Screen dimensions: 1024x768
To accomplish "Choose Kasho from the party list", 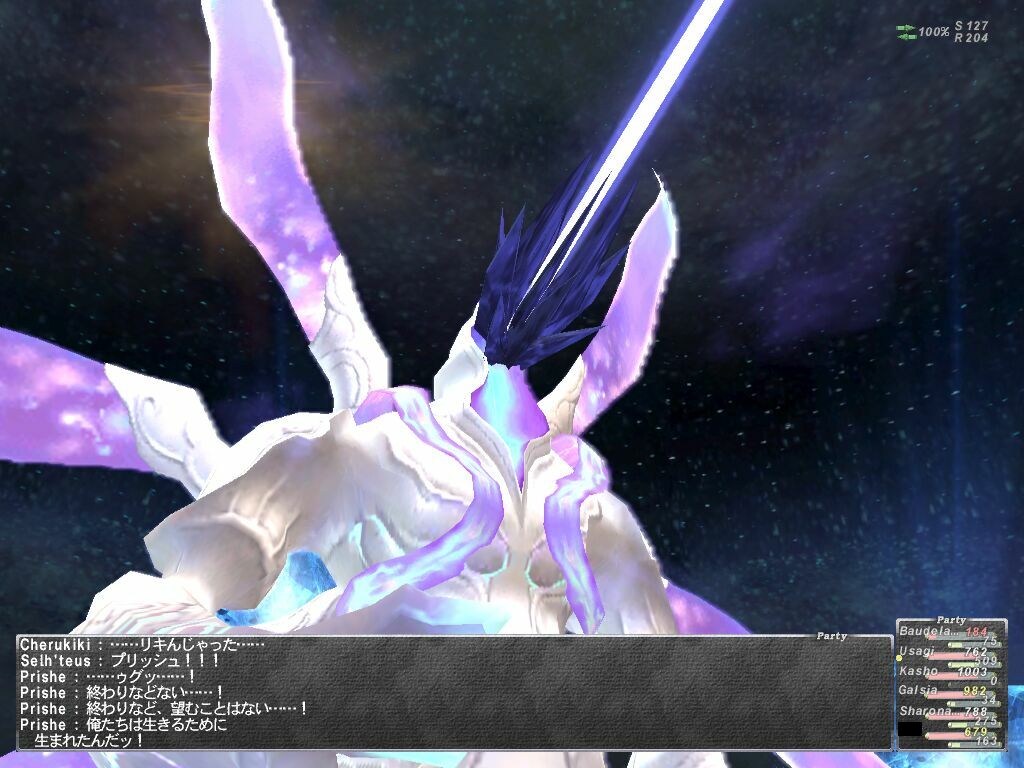I will pos(918,671).
